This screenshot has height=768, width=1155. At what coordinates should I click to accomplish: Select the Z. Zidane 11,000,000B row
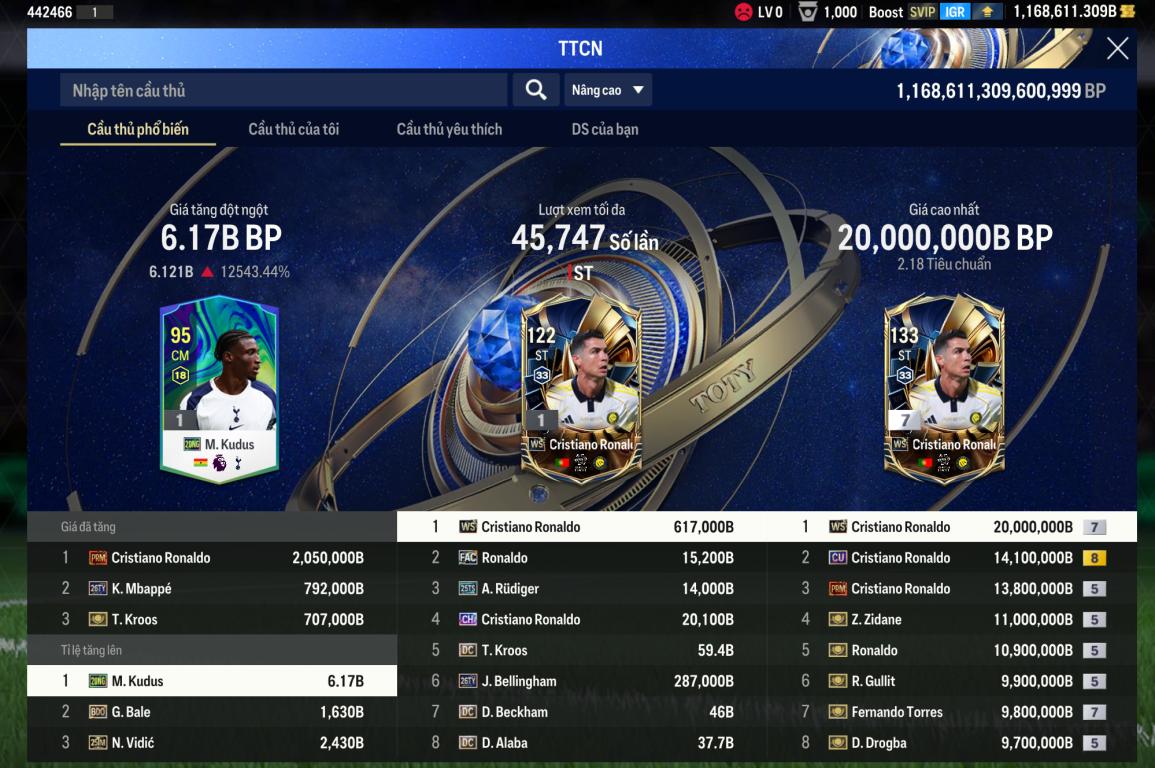[952, 620]
